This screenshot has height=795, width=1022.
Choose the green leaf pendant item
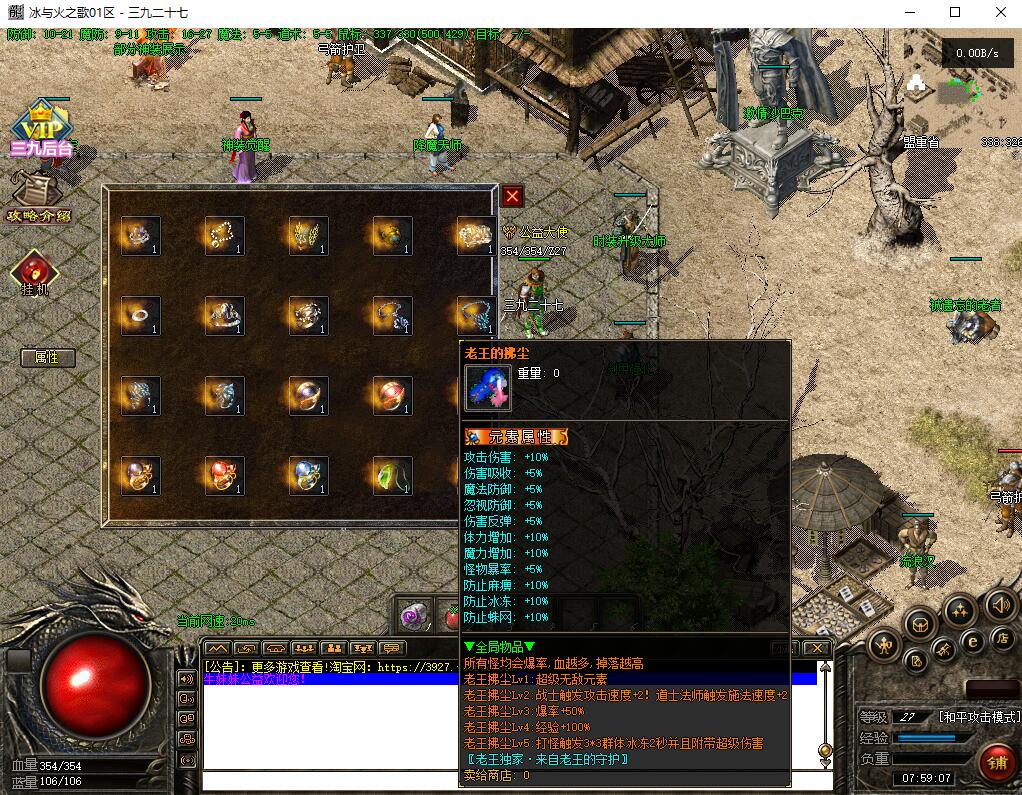coord(392,474)
